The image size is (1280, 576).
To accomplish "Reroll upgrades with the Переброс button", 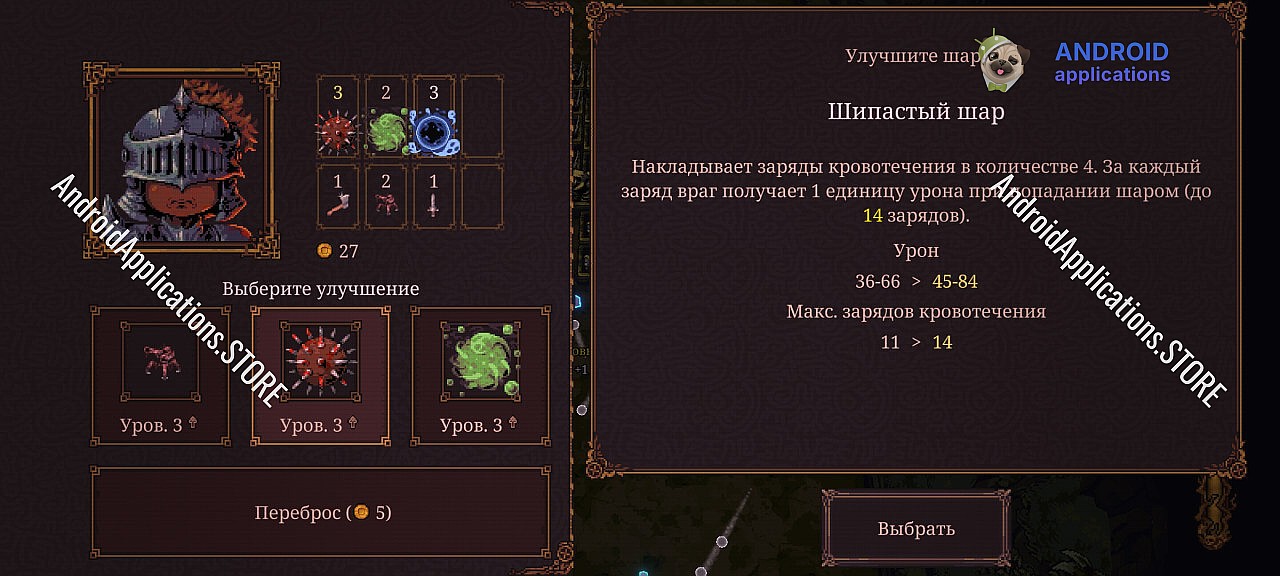I will [x=321, y=513].
